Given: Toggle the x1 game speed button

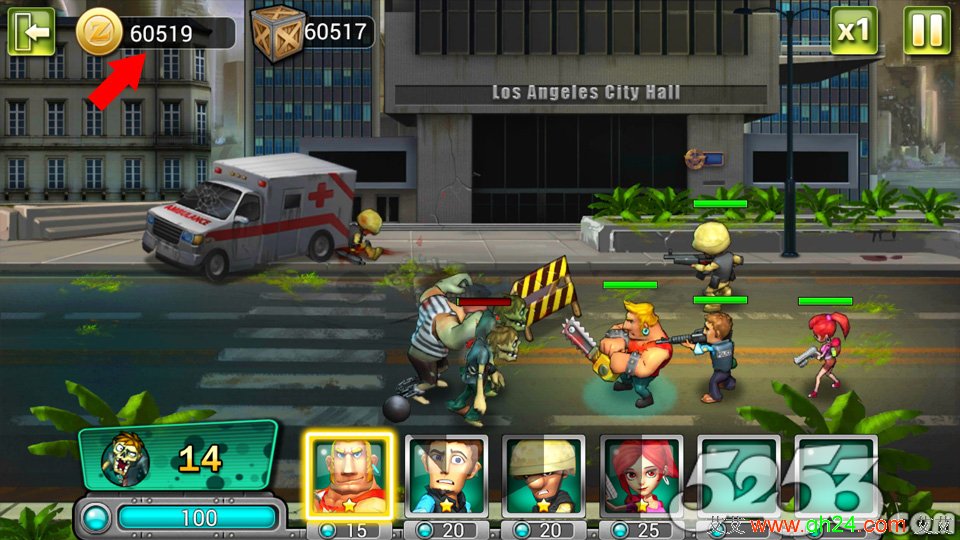Looking at the screenshot, I should 853,31.
